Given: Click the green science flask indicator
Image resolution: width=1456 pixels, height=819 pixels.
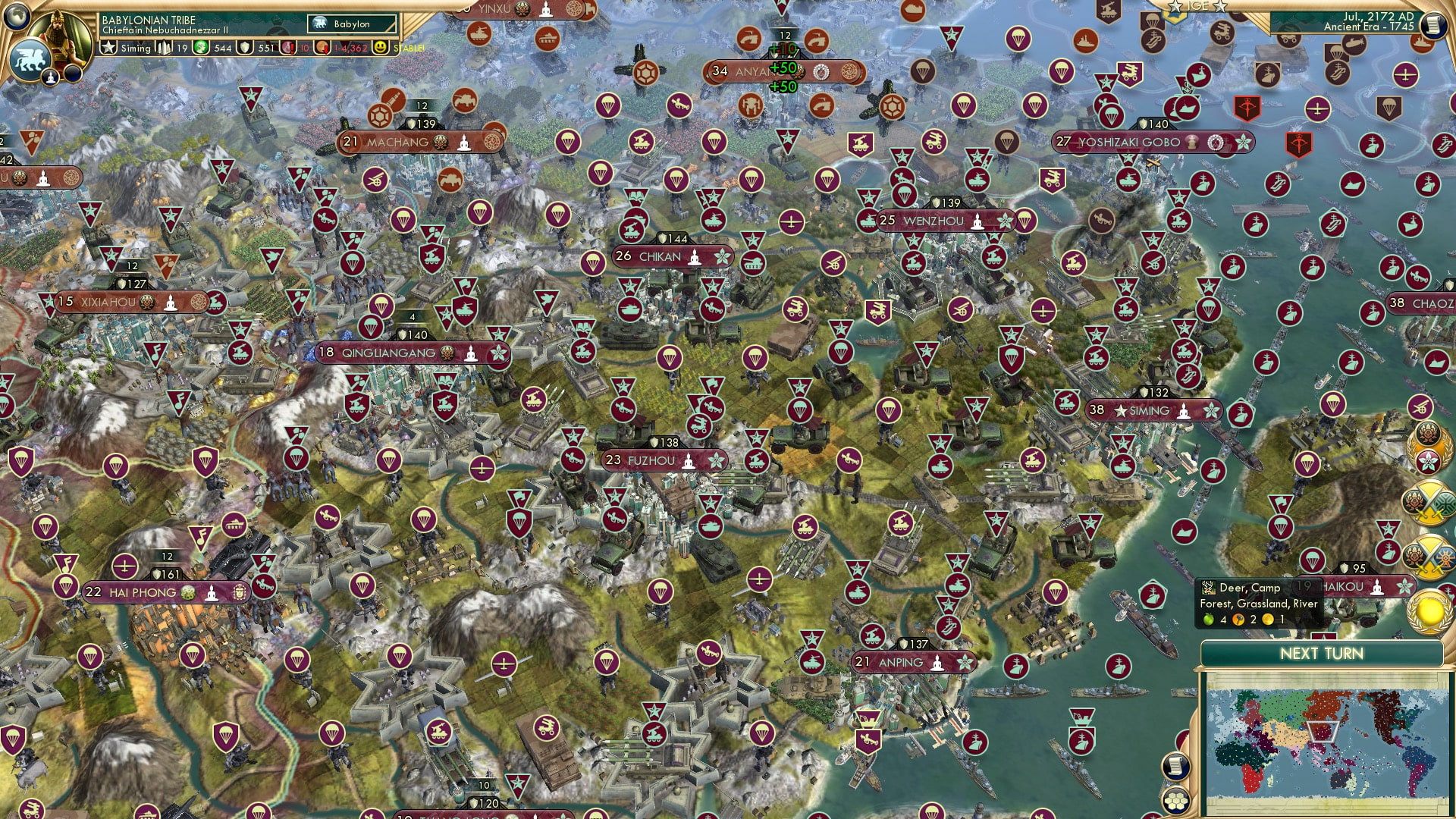Looking at the screenshot, I should click(x=201, y=47).
